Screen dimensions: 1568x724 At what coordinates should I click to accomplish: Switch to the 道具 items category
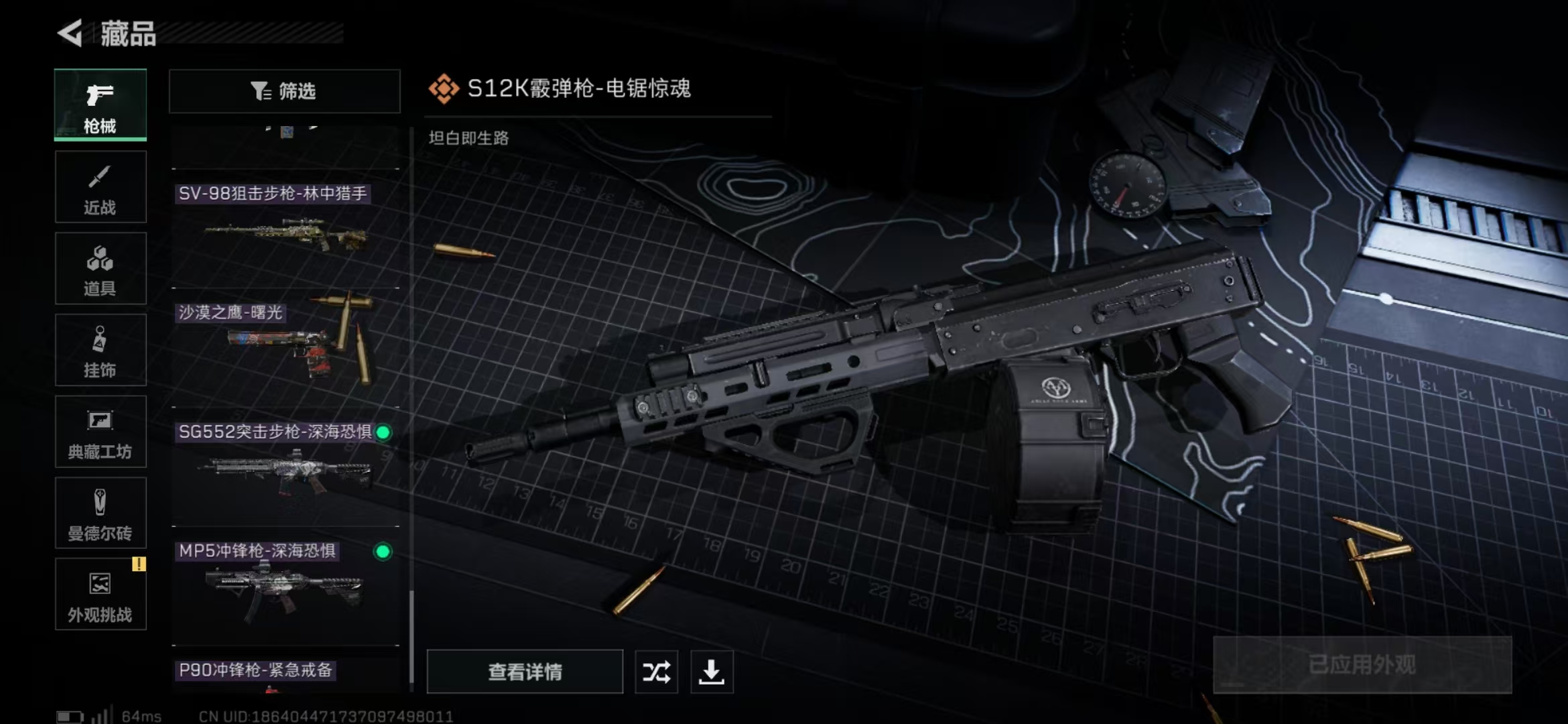tap(100, 268)
